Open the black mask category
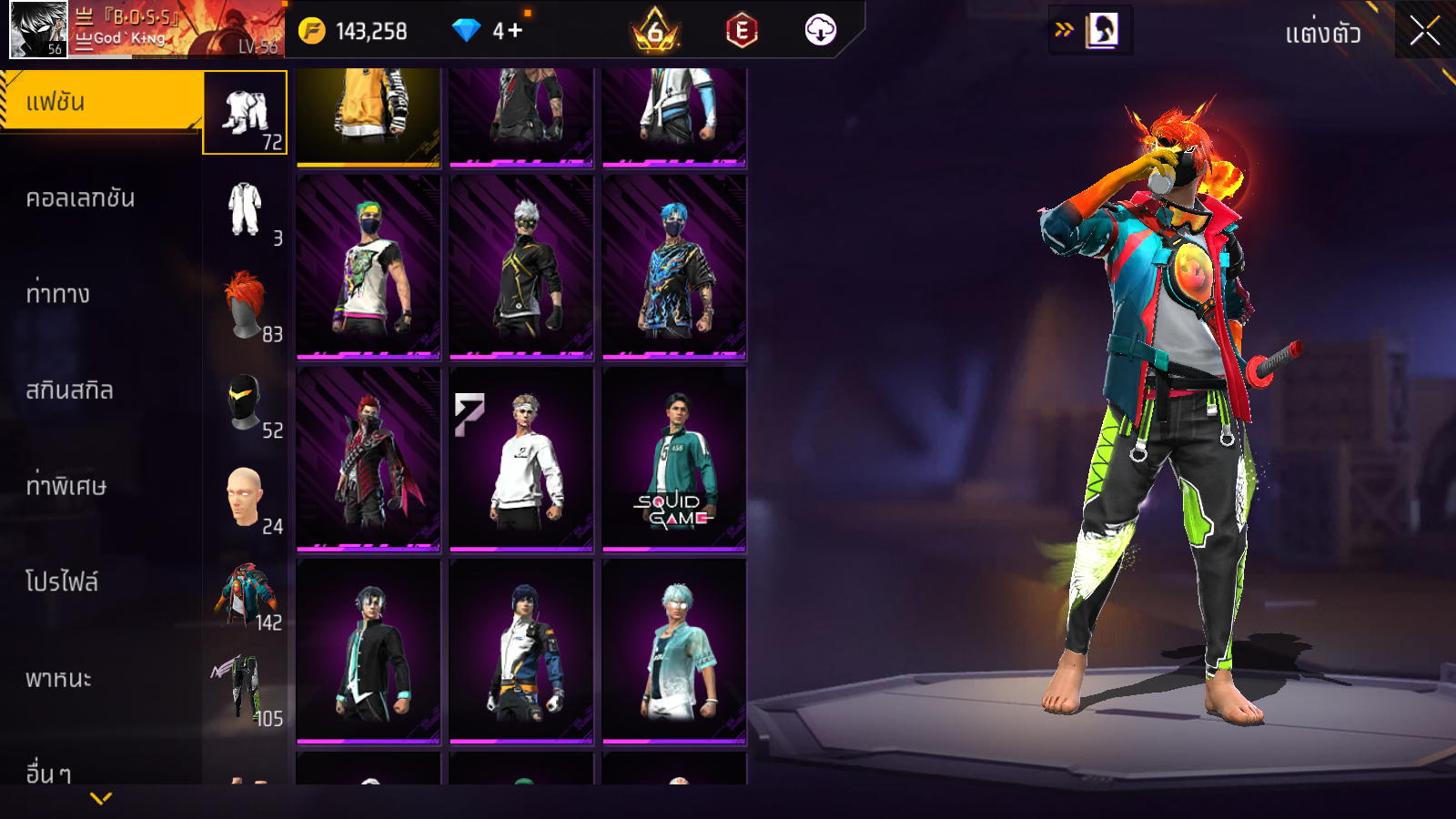1456x819 pixels. (x=245, y=402)
